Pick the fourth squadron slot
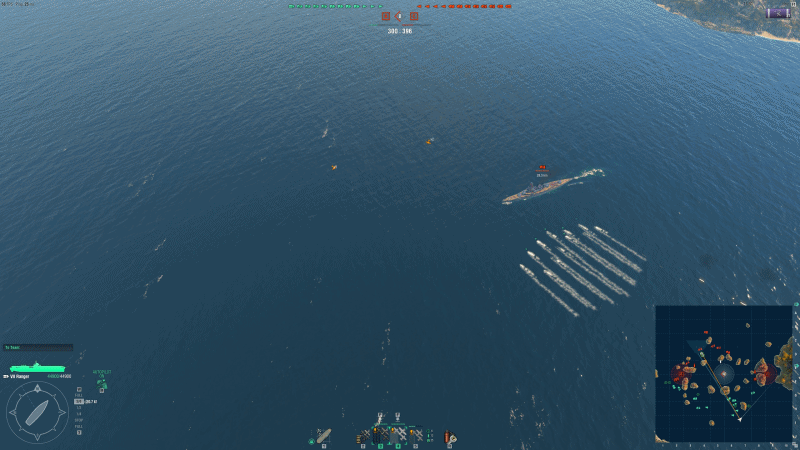This screenshot has width=800, height=450. coord(415,435)
